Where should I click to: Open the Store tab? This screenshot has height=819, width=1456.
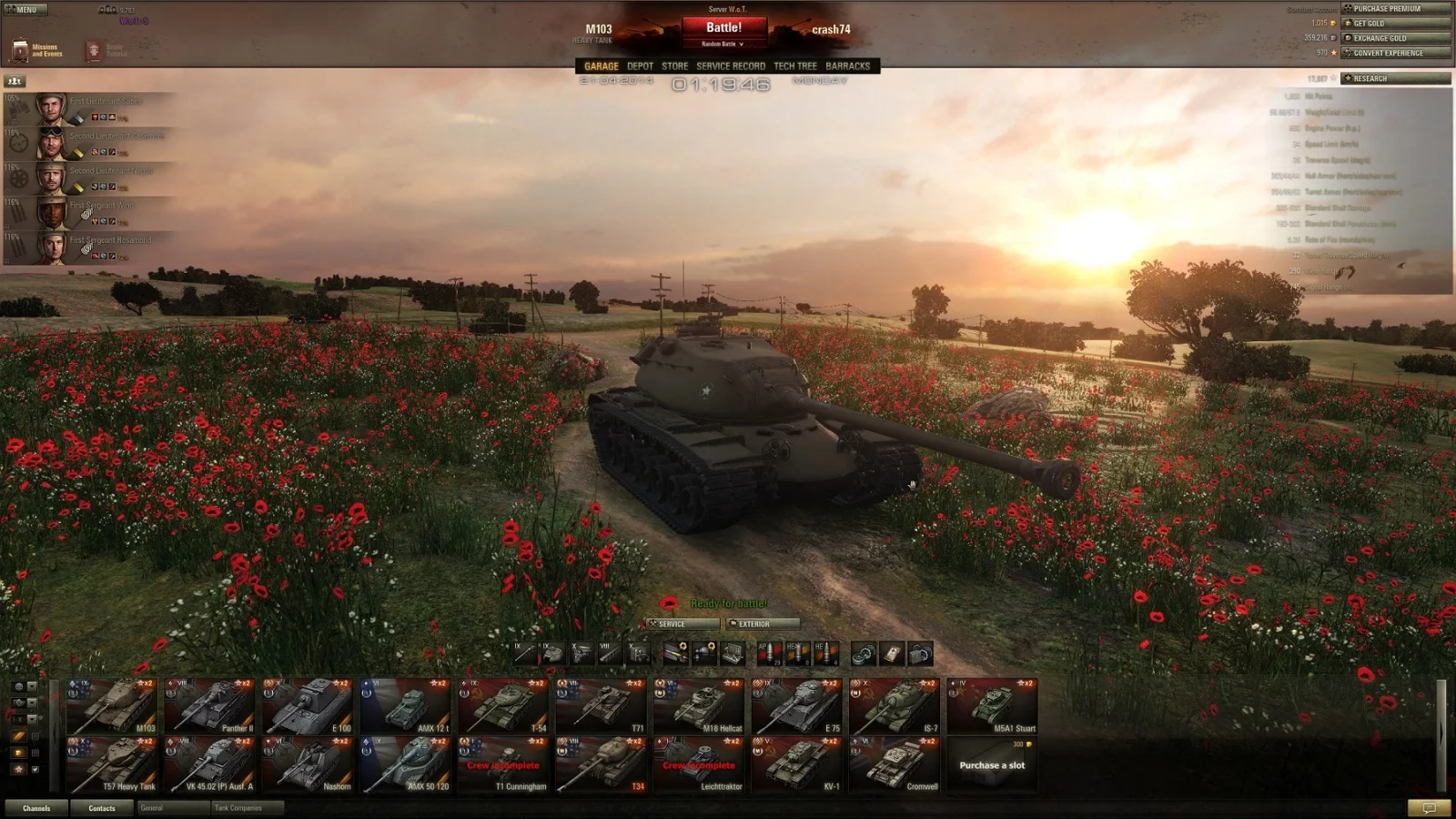674,66
